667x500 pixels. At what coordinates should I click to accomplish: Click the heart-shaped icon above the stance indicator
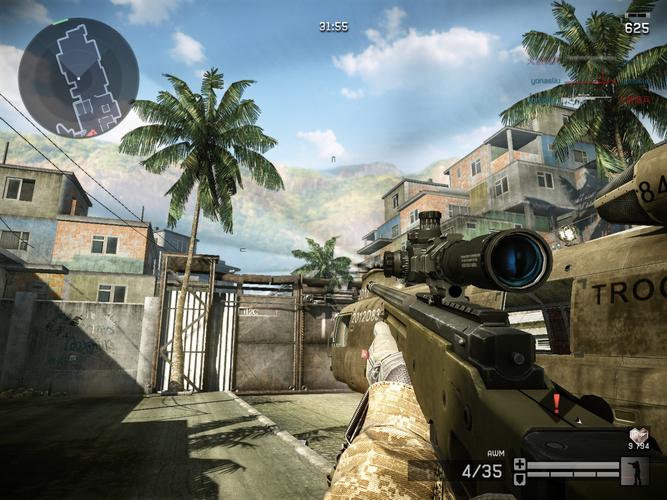637,434
